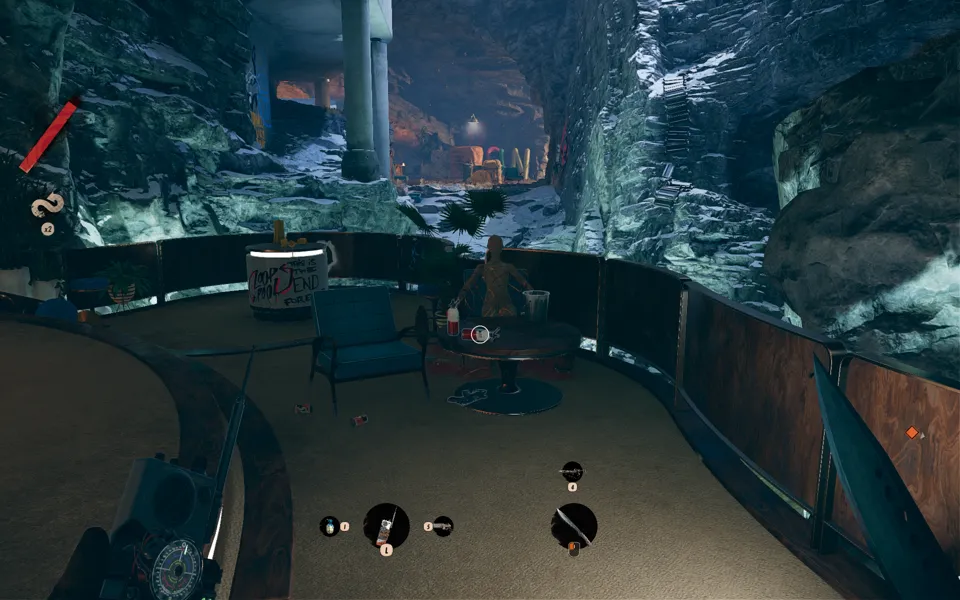
Task: Click the Reprise charges icon
Action: pyautogui.click(x=47, y=207)
